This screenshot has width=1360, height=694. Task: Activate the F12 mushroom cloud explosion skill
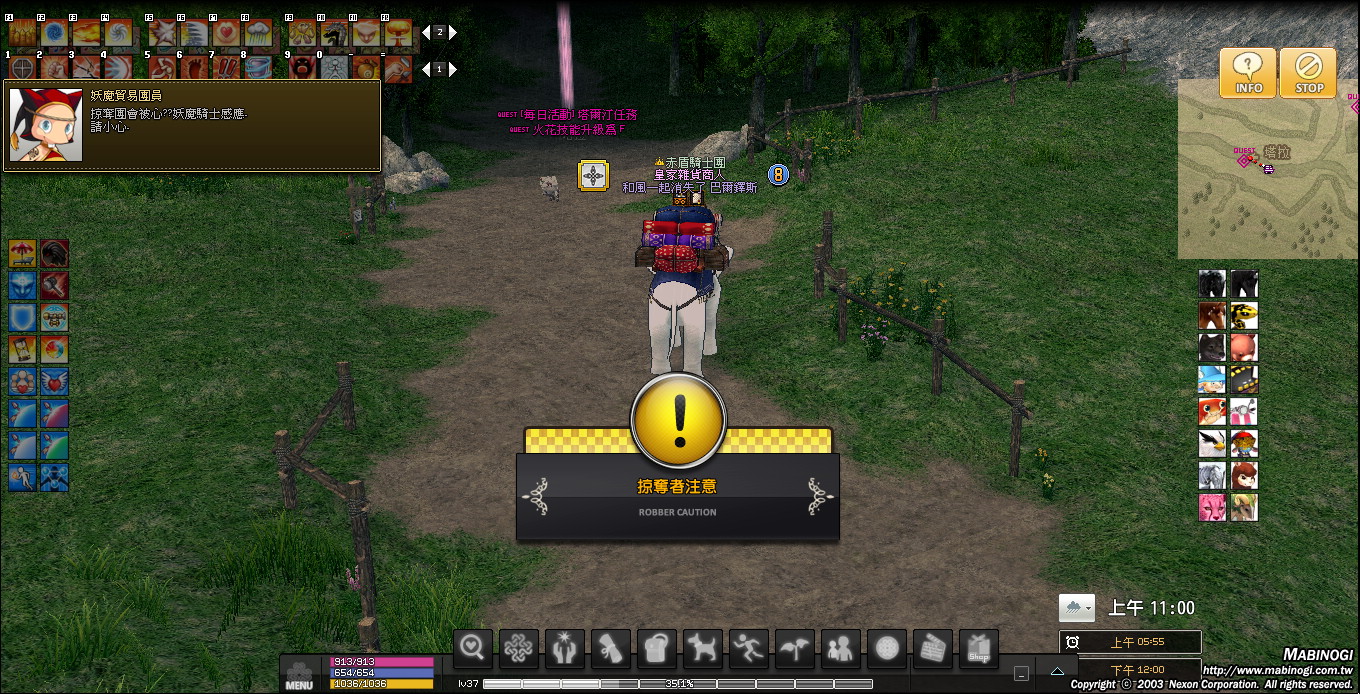(398, 33)
